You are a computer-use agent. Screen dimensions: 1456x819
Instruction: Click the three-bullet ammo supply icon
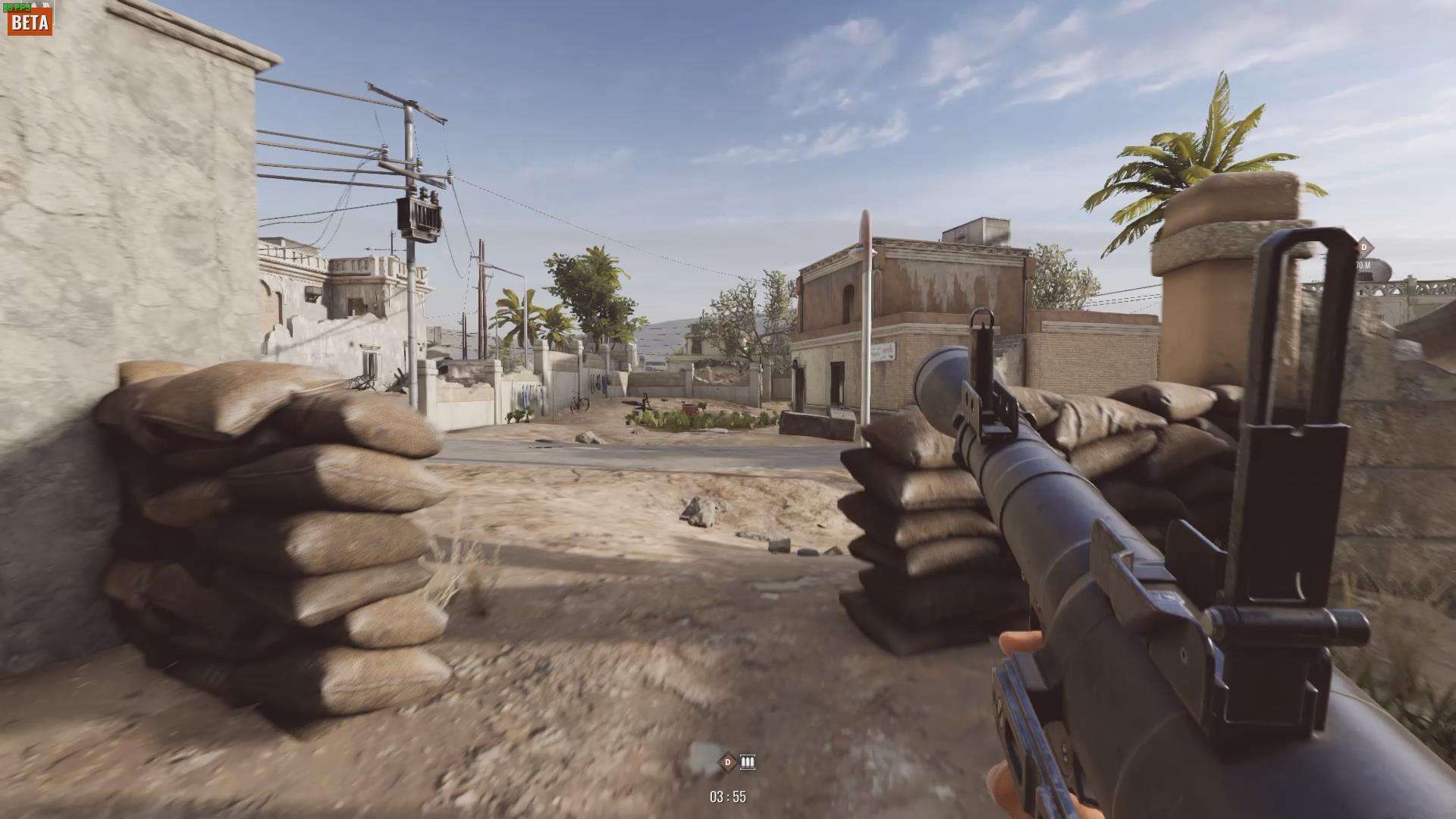coord(748,761)
